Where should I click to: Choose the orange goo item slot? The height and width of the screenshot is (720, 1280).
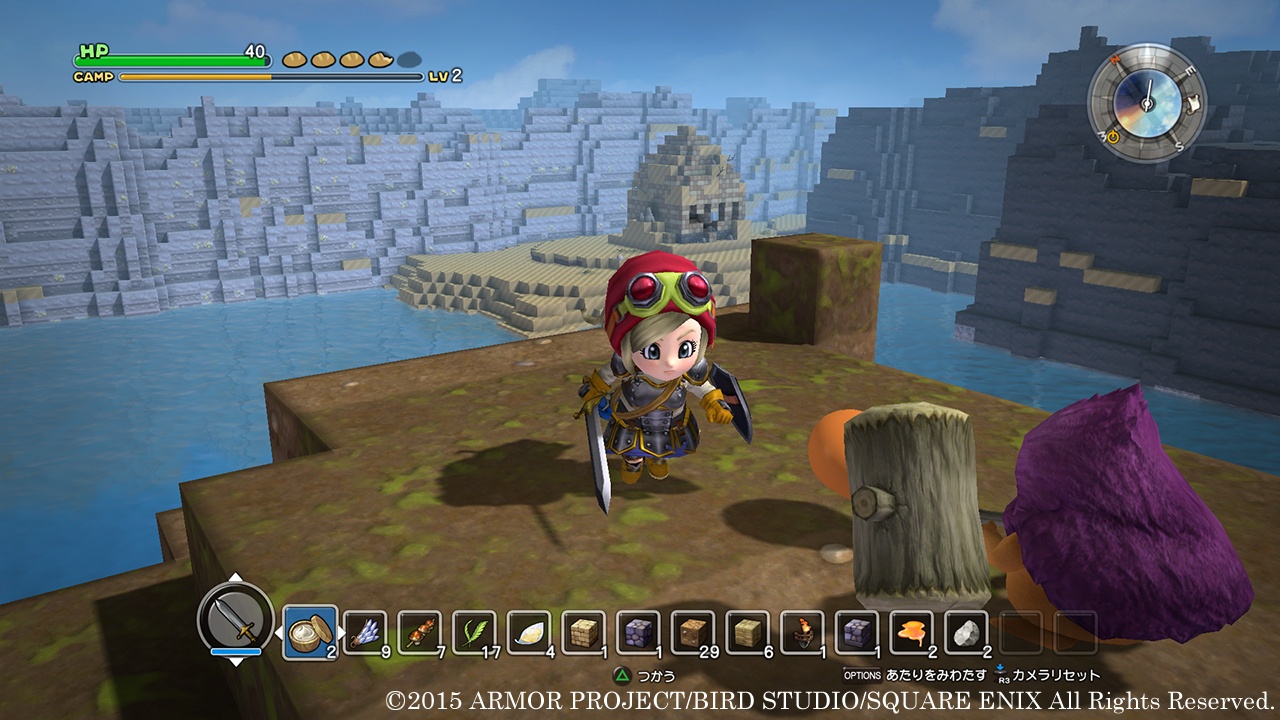[x=910, y=632]
